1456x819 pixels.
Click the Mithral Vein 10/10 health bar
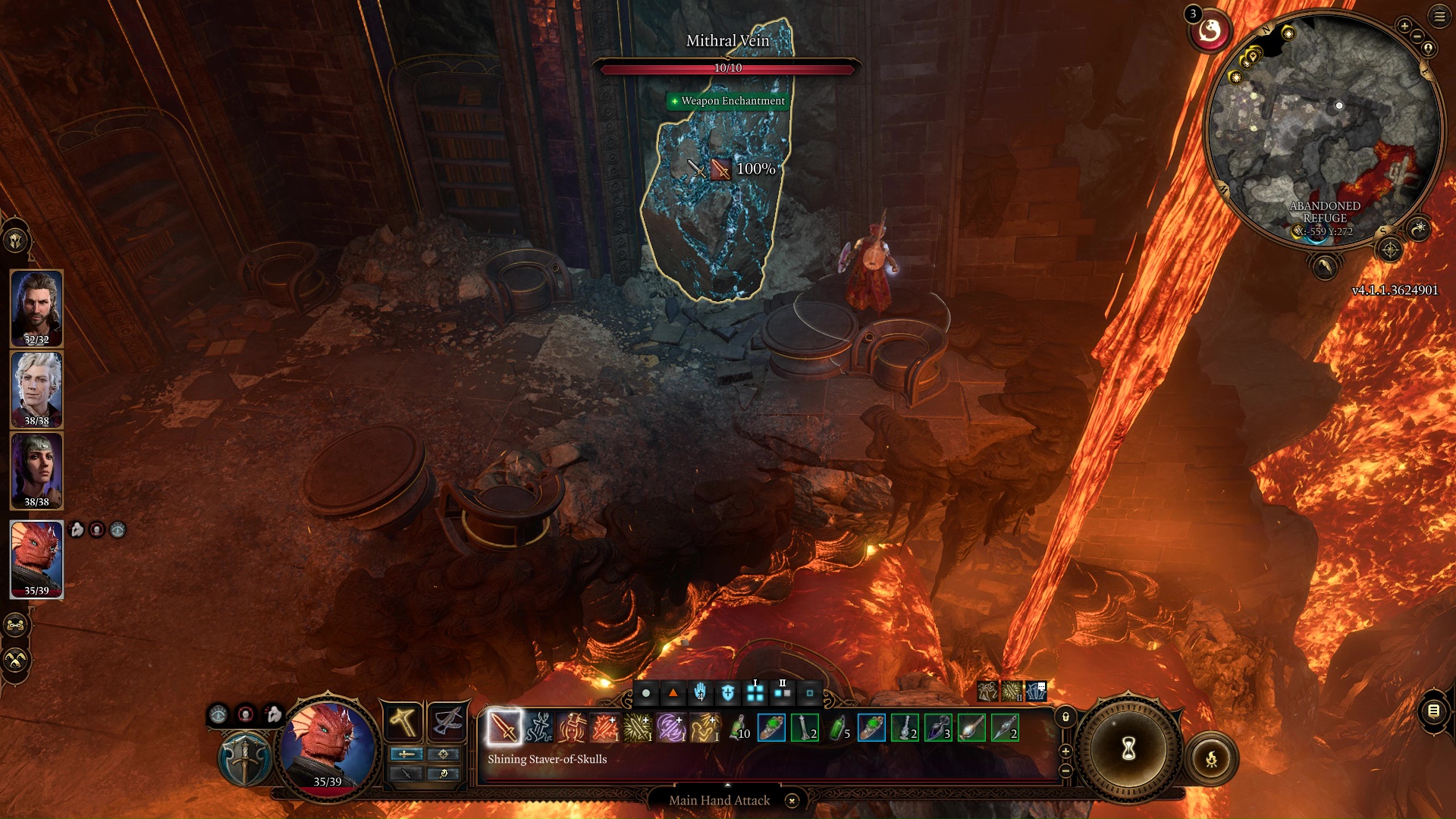[x=730, y=67]
